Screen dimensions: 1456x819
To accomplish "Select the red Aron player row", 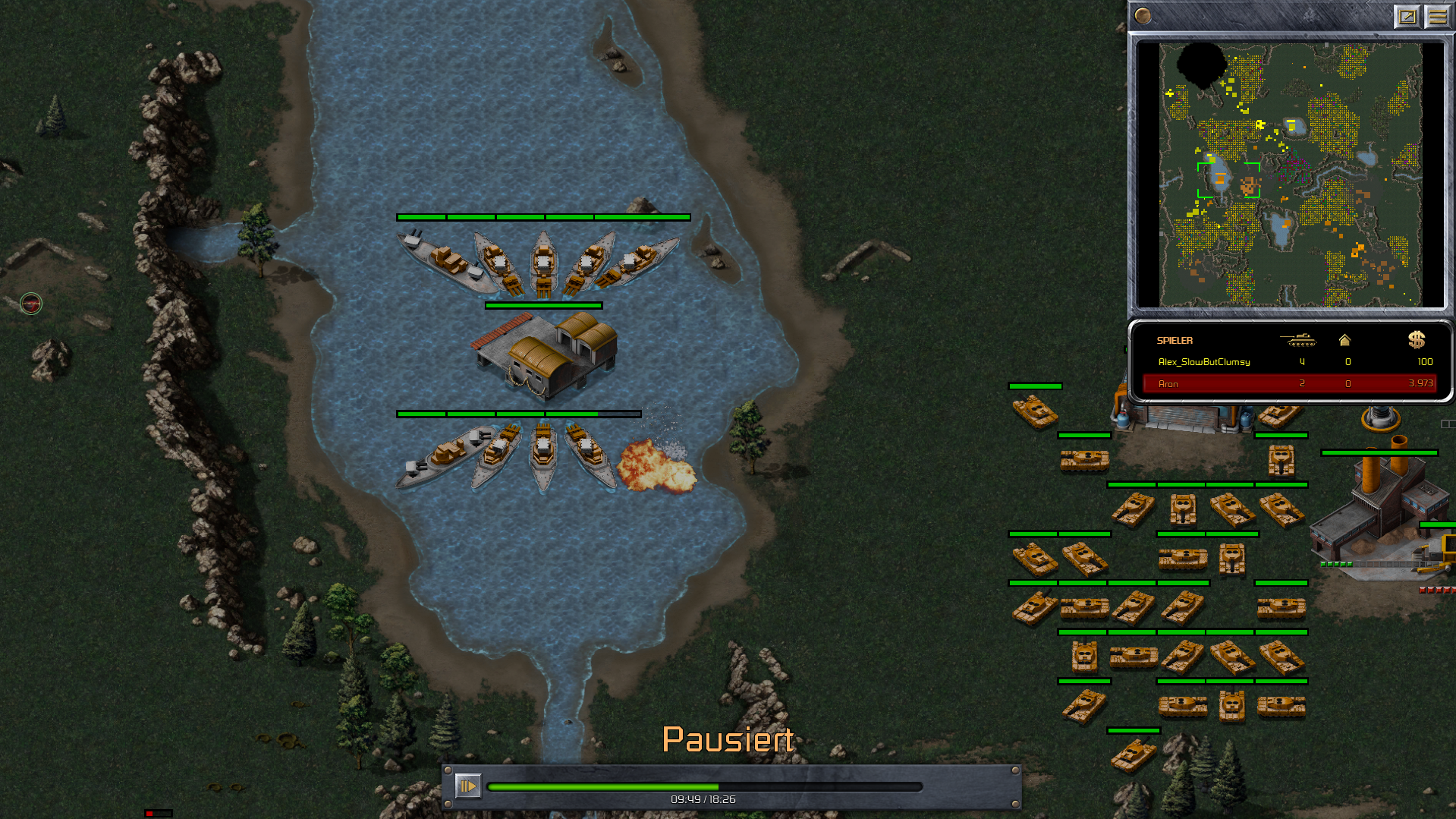I will (x=1288, y=384).
